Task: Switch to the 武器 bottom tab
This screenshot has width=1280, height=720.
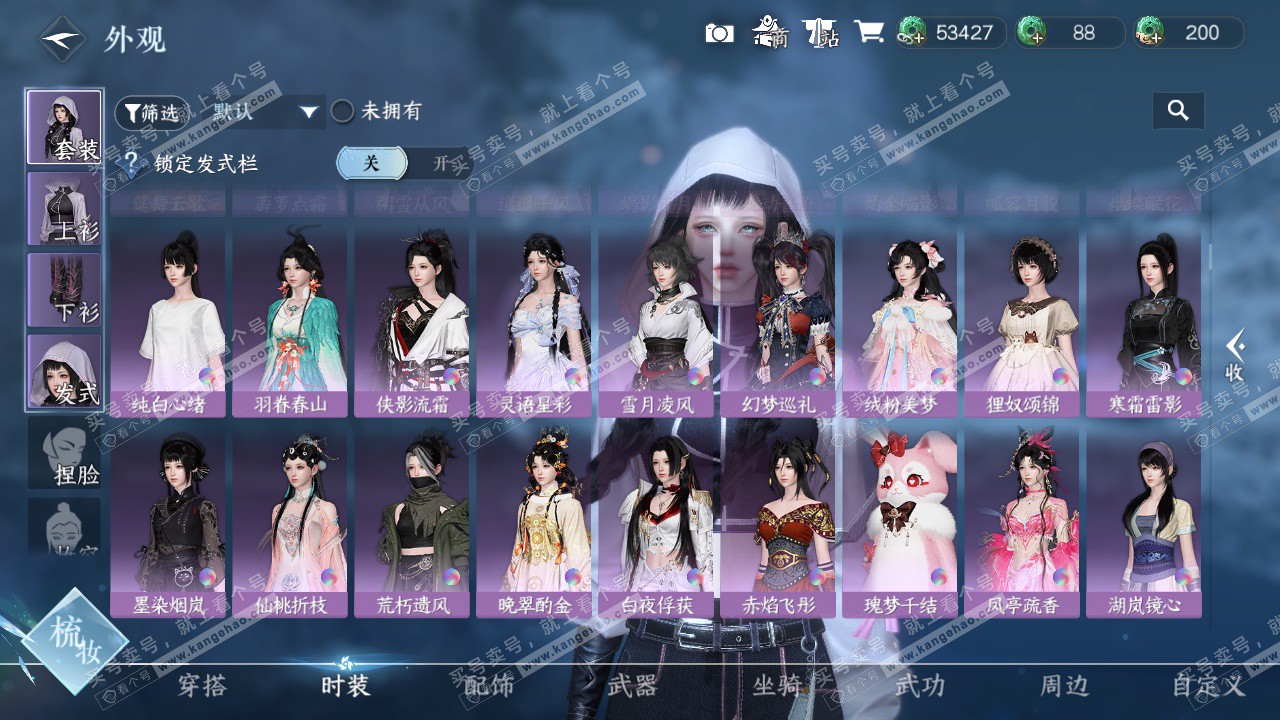Action: tap(632, 686)
